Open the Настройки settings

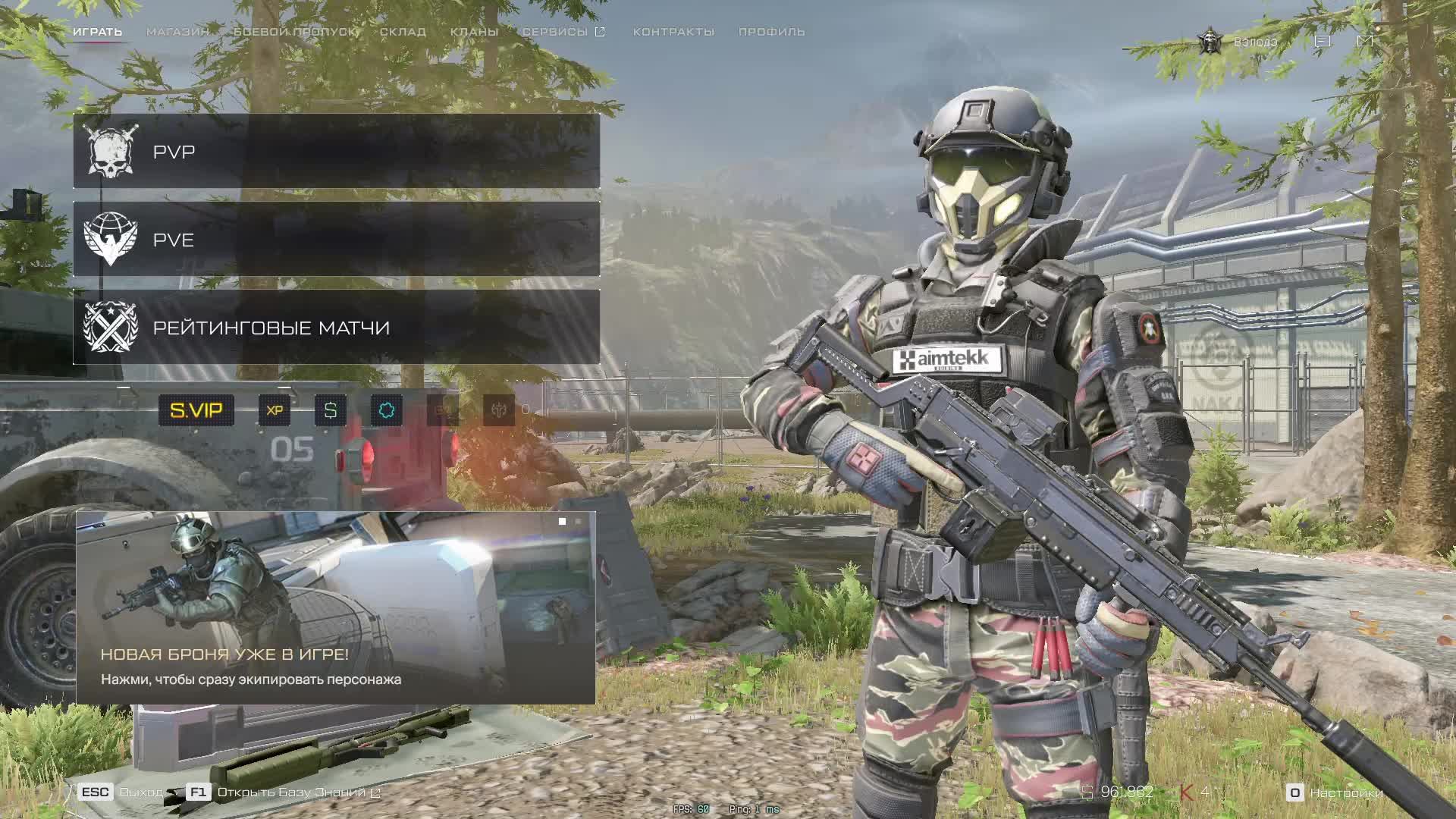point(1336,792)
